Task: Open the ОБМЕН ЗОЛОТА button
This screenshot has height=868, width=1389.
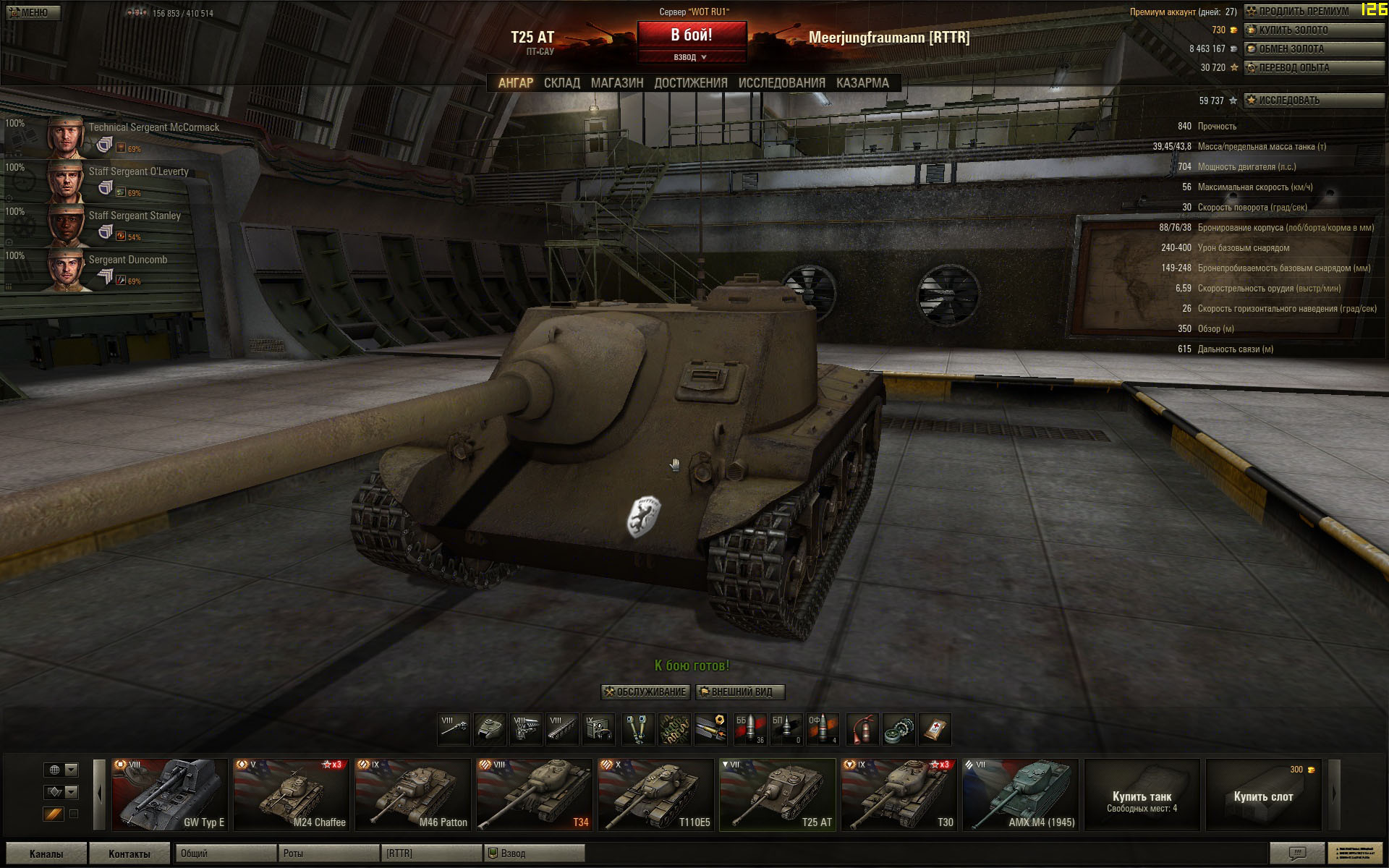Action: click(x=1313, y=49)
